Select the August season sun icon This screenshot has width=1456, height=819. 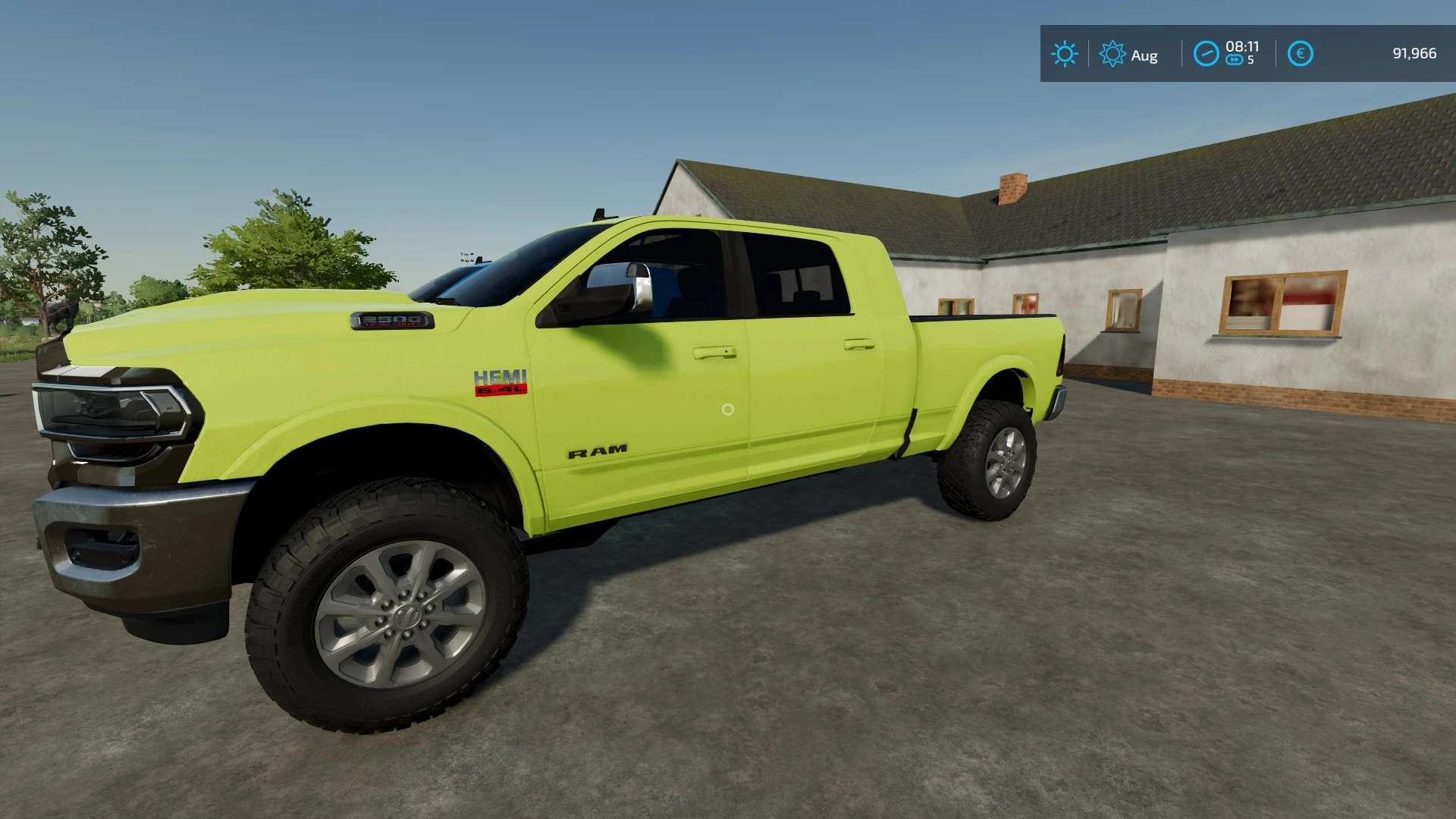tap(1112, 54)
